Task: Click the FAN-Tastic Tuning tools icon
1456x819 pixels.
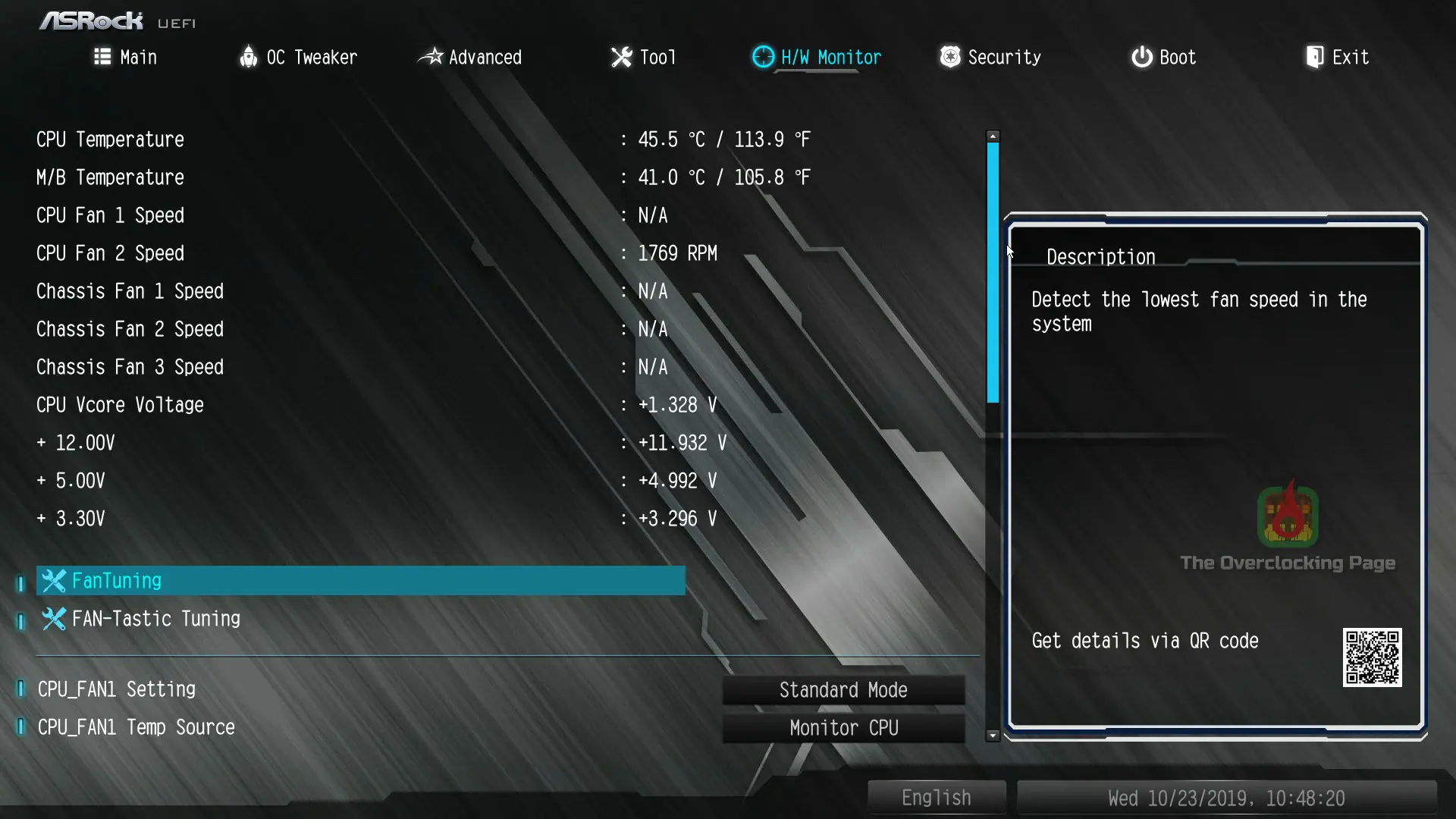Action: [x=53, y=619]
